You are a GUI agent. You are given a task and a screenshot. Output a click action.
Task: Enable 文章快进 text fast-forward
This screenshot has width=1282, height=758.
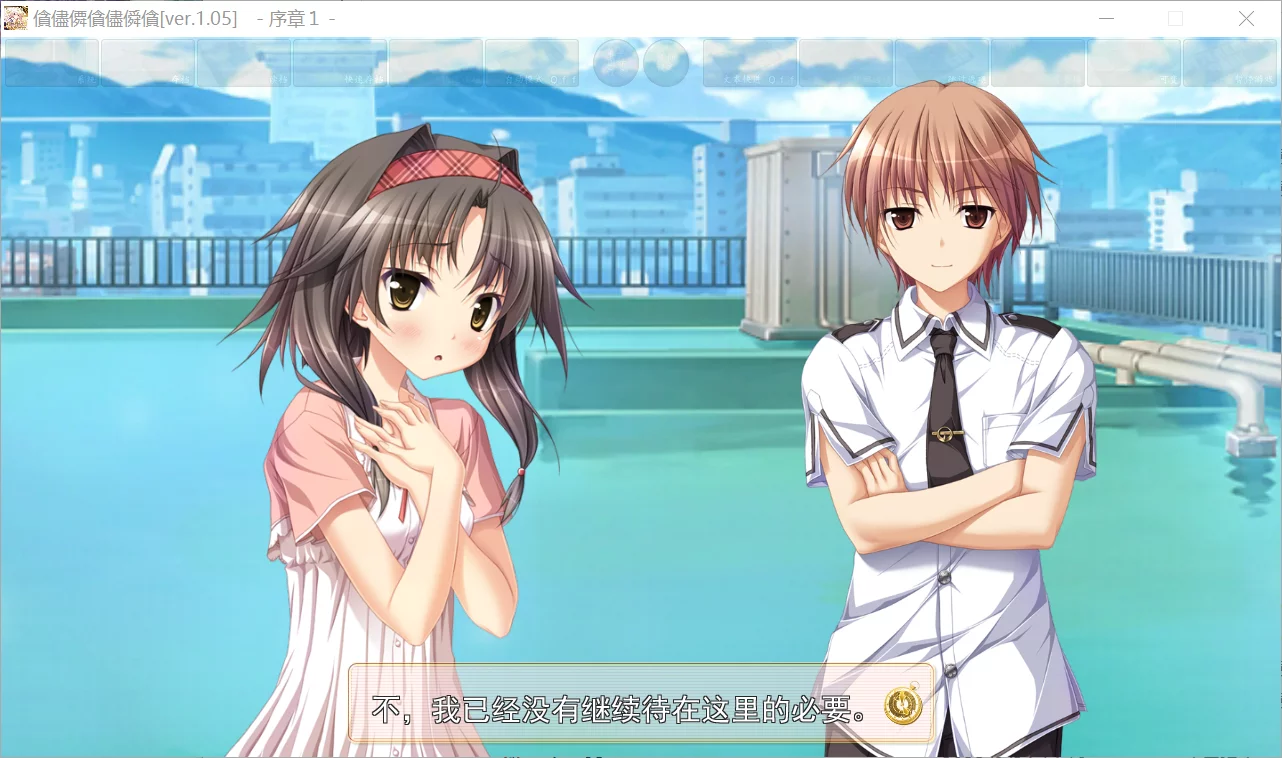(748, 63)
